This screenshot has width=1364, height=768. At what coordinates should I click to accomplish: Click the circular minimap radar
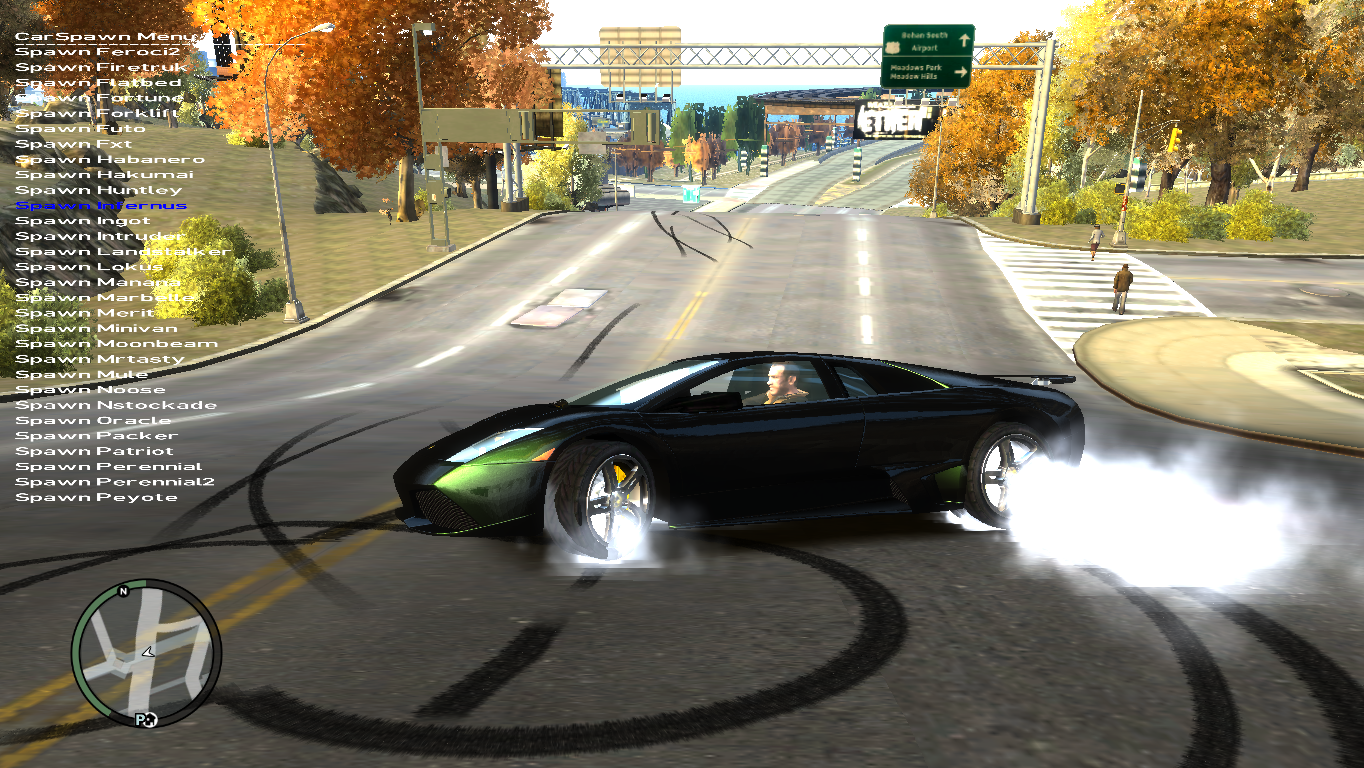coord(146,653)
